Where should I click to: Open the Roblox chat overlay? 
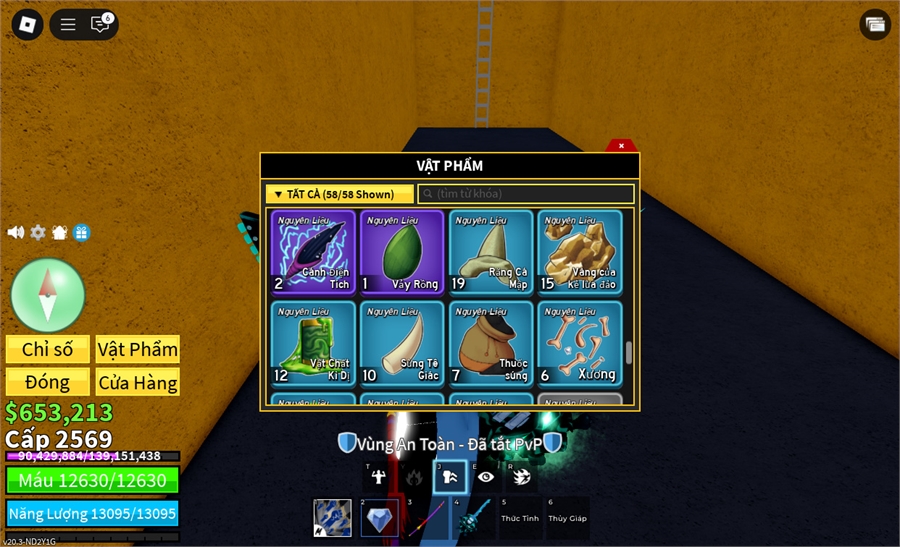[100, 24]
